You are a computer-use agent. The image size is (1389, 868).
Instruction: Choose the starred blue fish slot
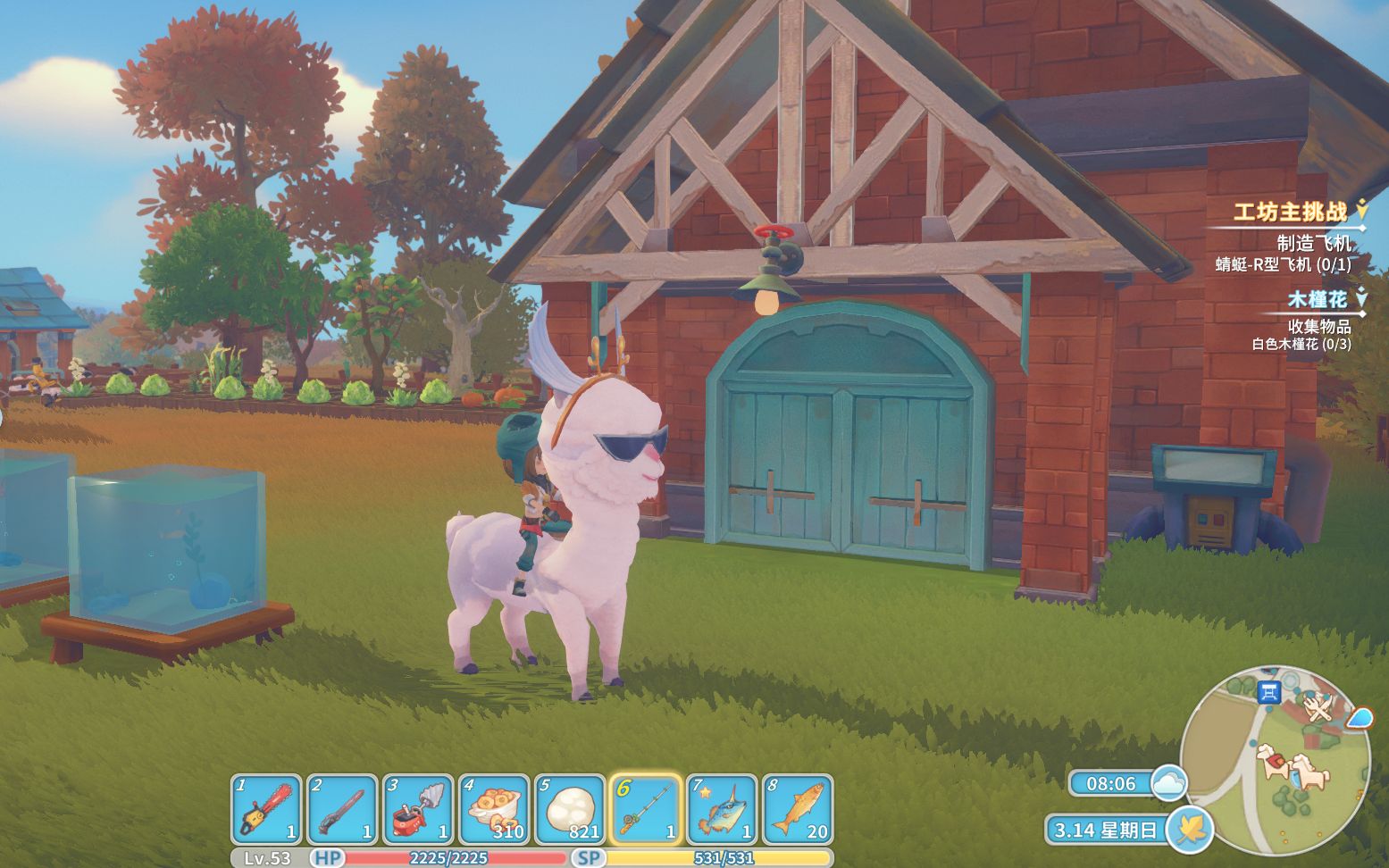coord(722,809)
